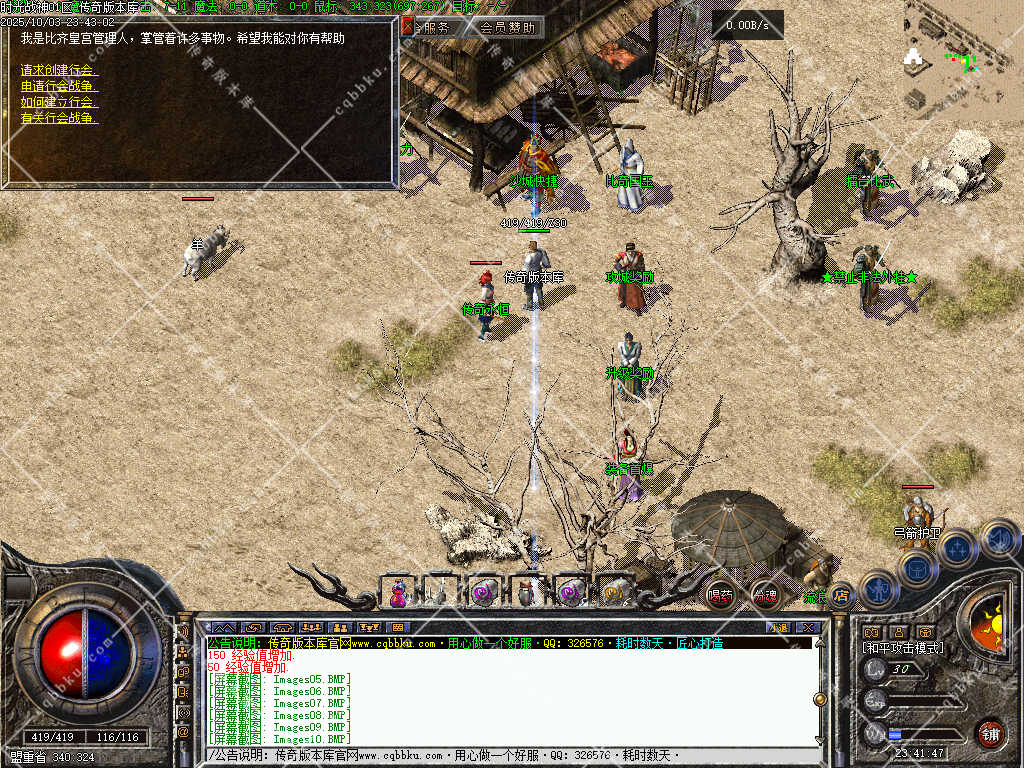Choose the 请求创建行会 dialogue option
Viewport: 1024px width, 768px height.
click(x=58, y=70)
